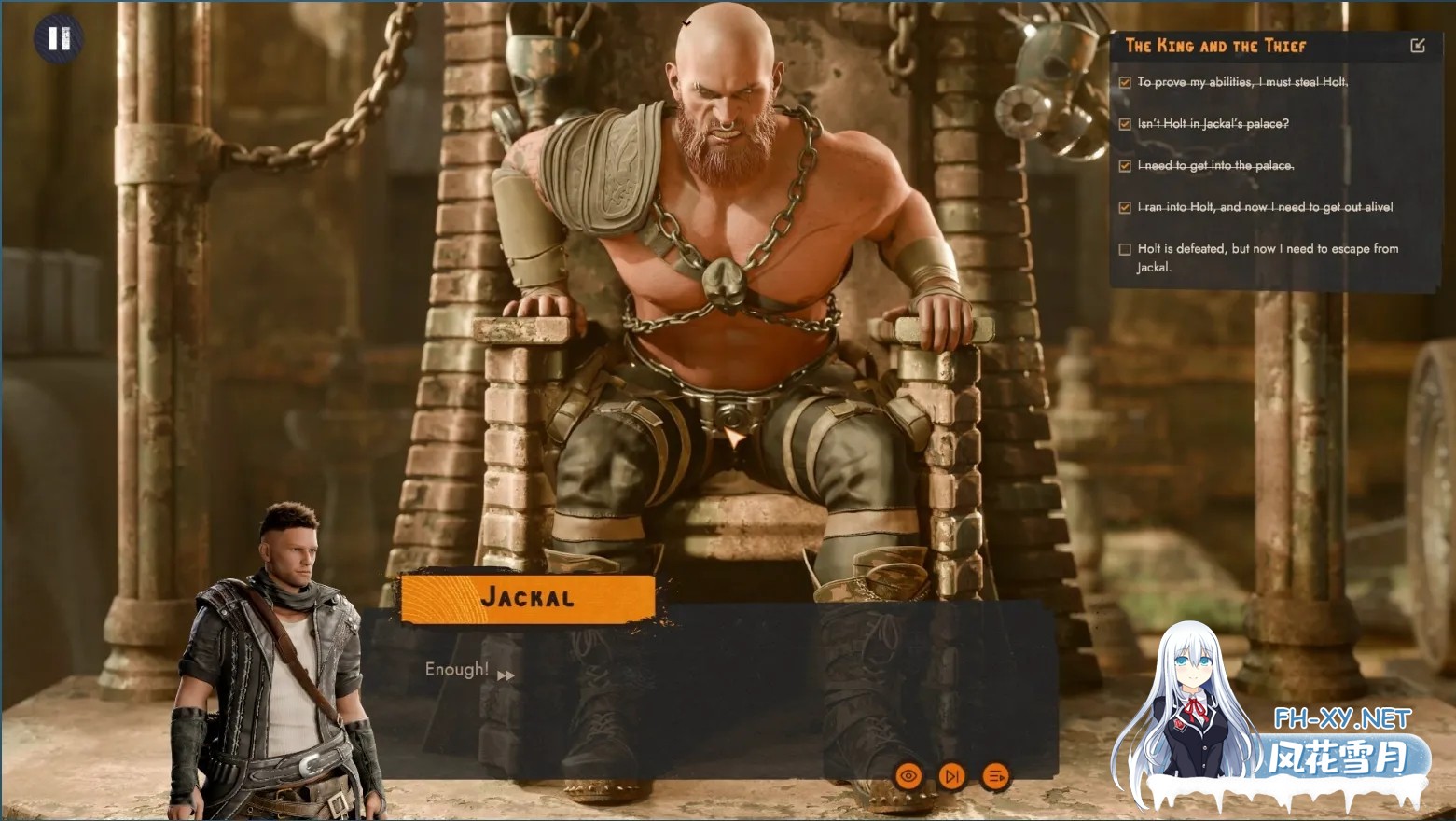The height and width of the screenshot is (821, 1456).
Task: Open The King and the Thief quest title
Action: (1215, 46)
